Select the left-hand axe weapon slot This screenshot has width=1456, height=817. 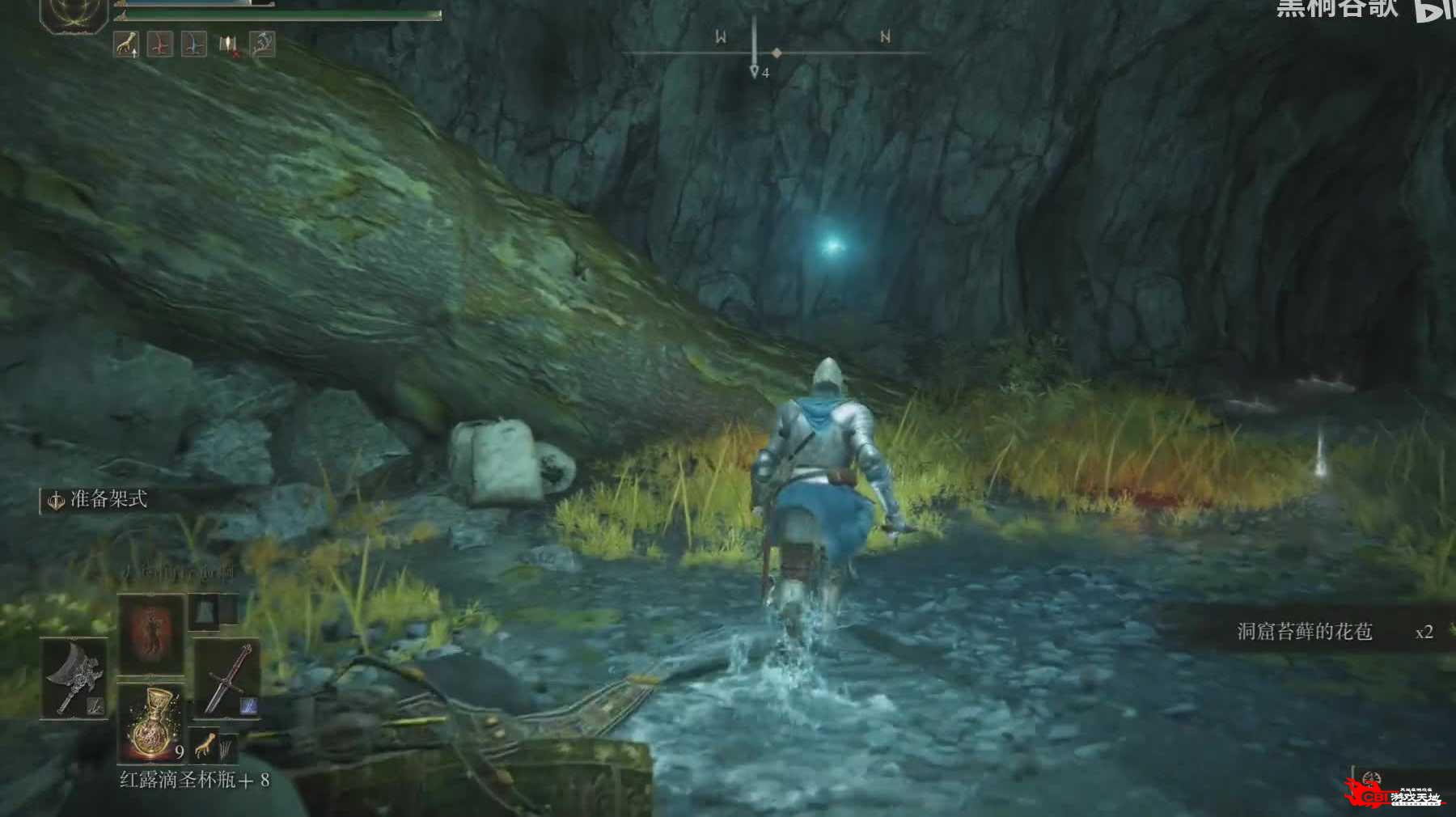pyautogui.click(x=74, y=678)
